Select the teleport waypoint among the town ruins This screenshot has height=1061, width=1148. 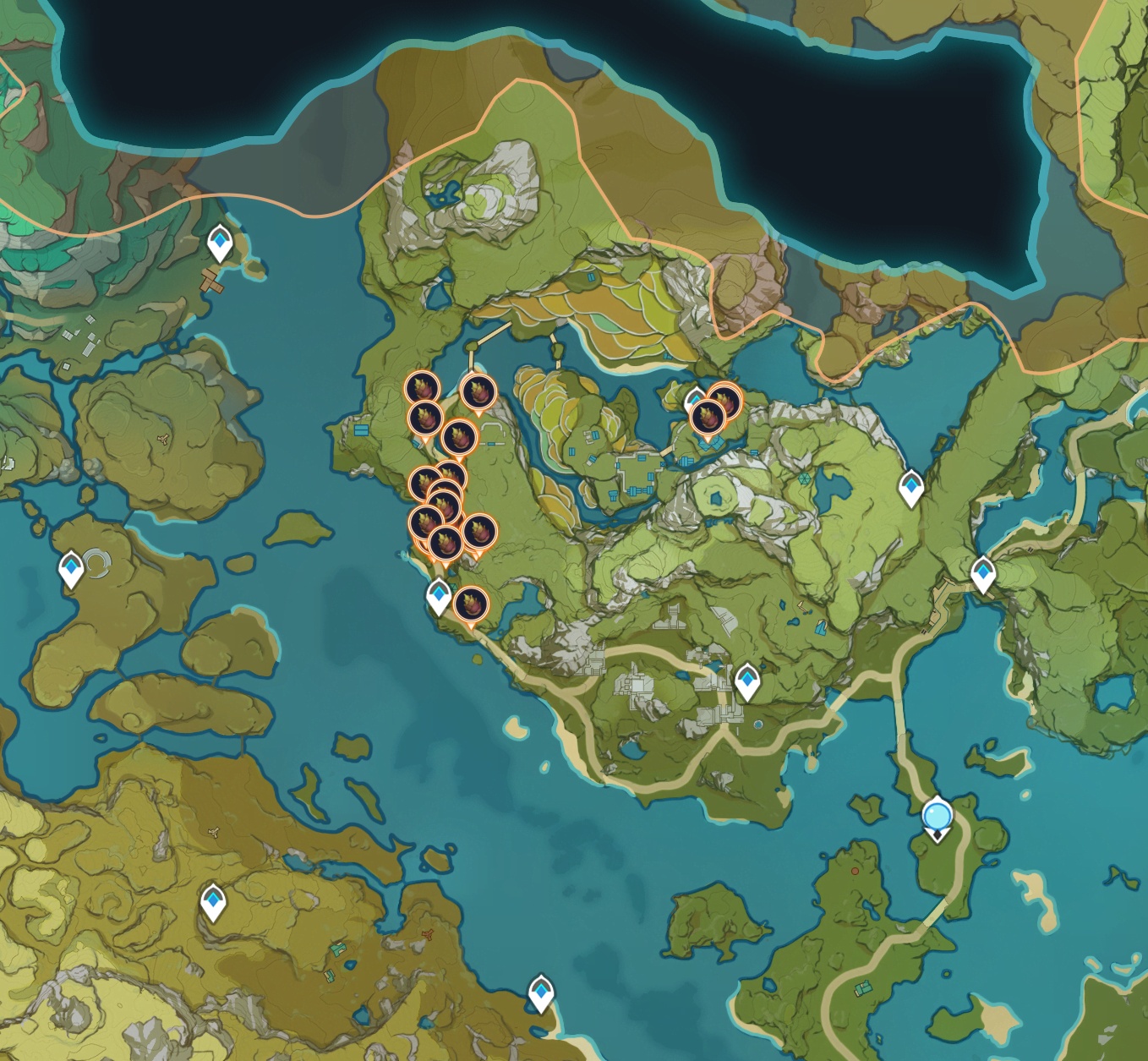[x=746, y=681]
